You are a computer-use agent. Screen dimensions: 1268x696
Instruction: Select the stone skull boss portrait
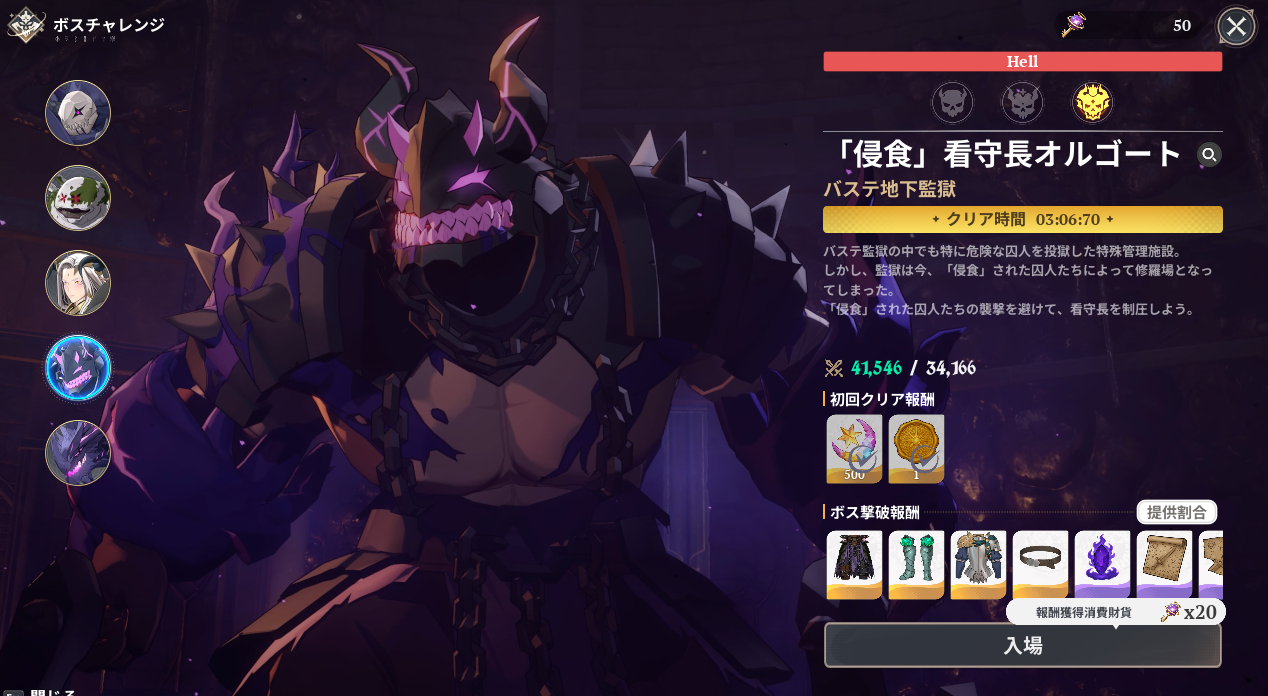(78, 113)
